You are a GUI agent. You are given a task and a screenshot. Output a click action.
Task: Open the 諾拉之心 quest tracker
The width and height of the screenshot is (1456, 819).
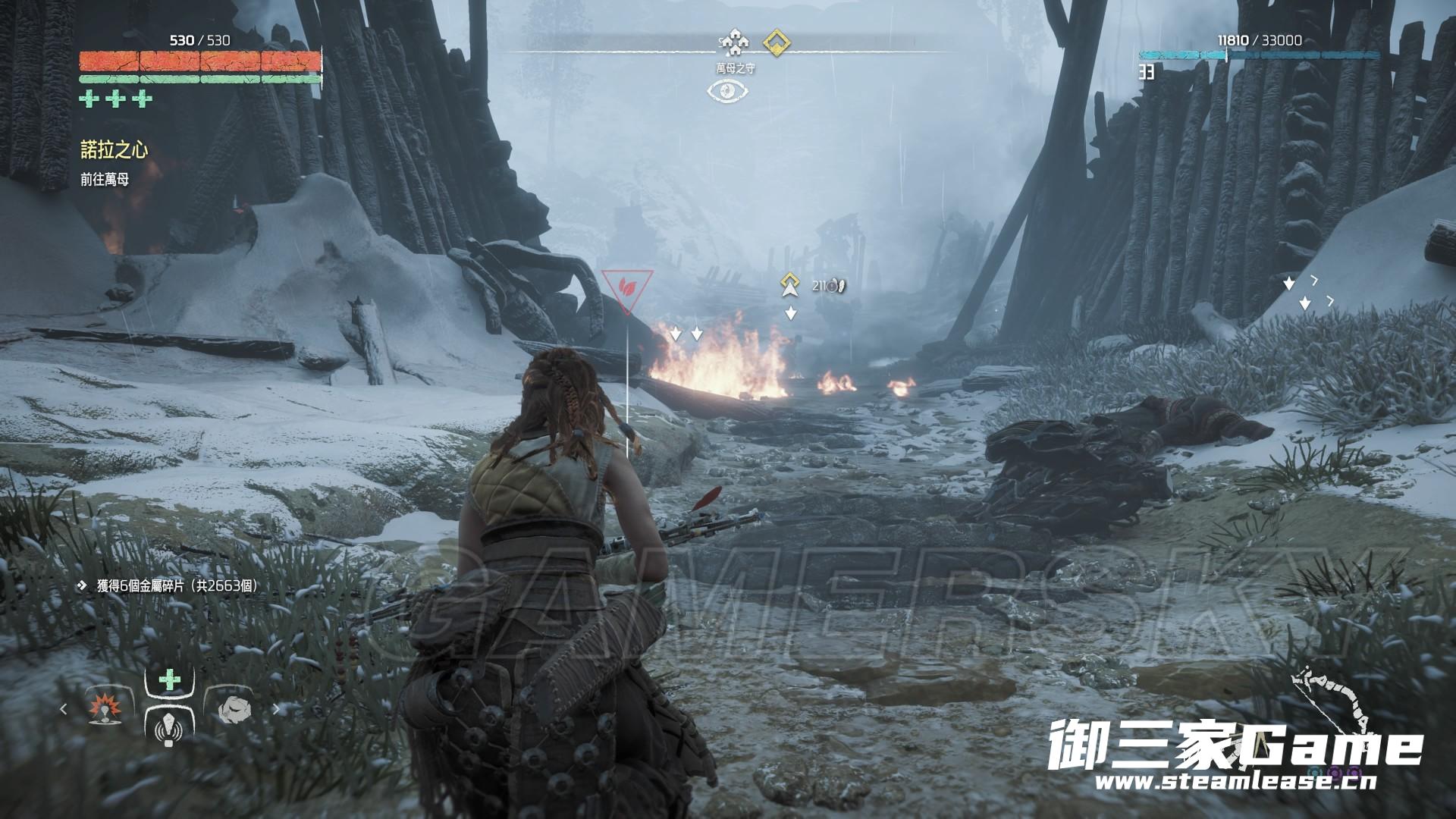click(x=115, y=150)
